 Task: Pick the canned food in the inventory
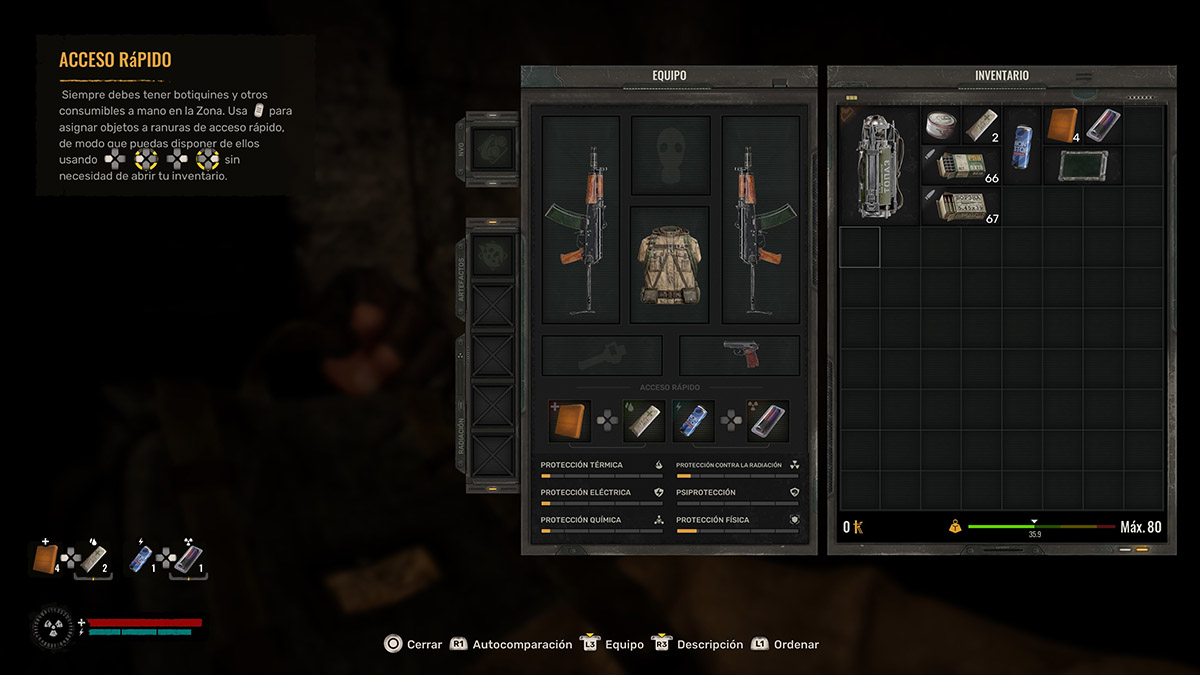(940, 126)
